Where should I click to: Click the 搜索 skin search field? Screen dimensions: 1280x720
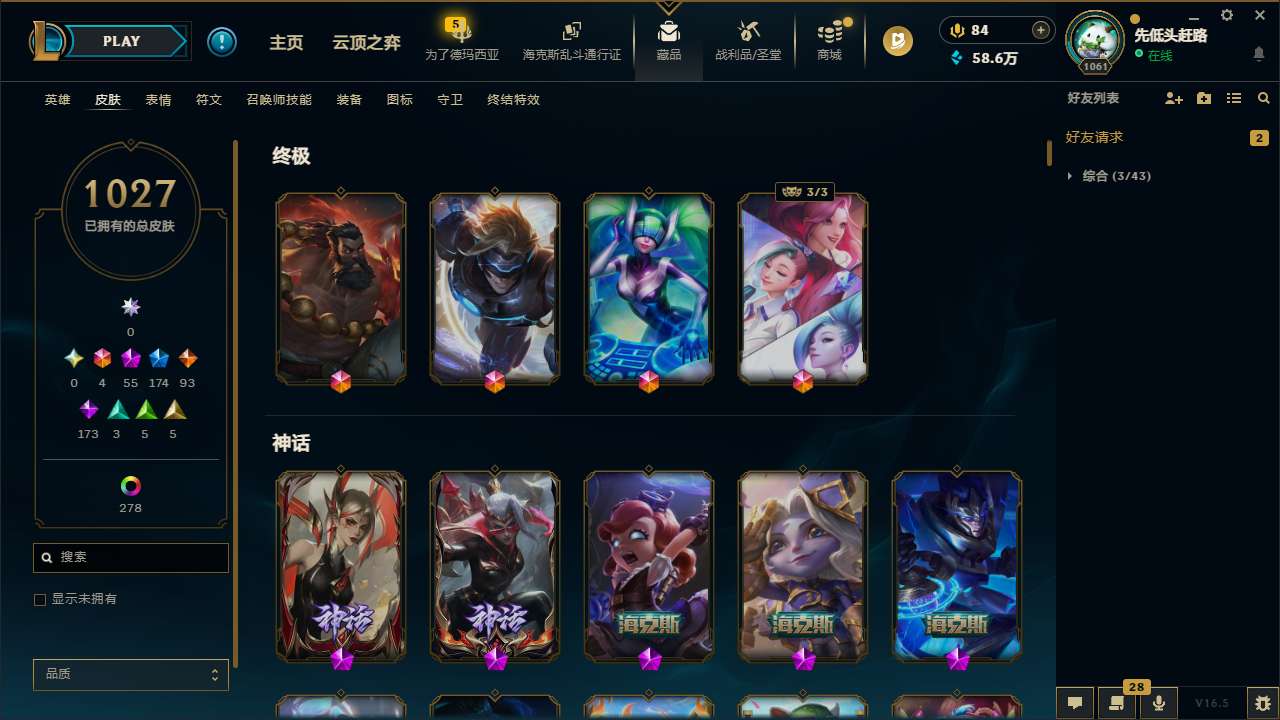[130, 557]
